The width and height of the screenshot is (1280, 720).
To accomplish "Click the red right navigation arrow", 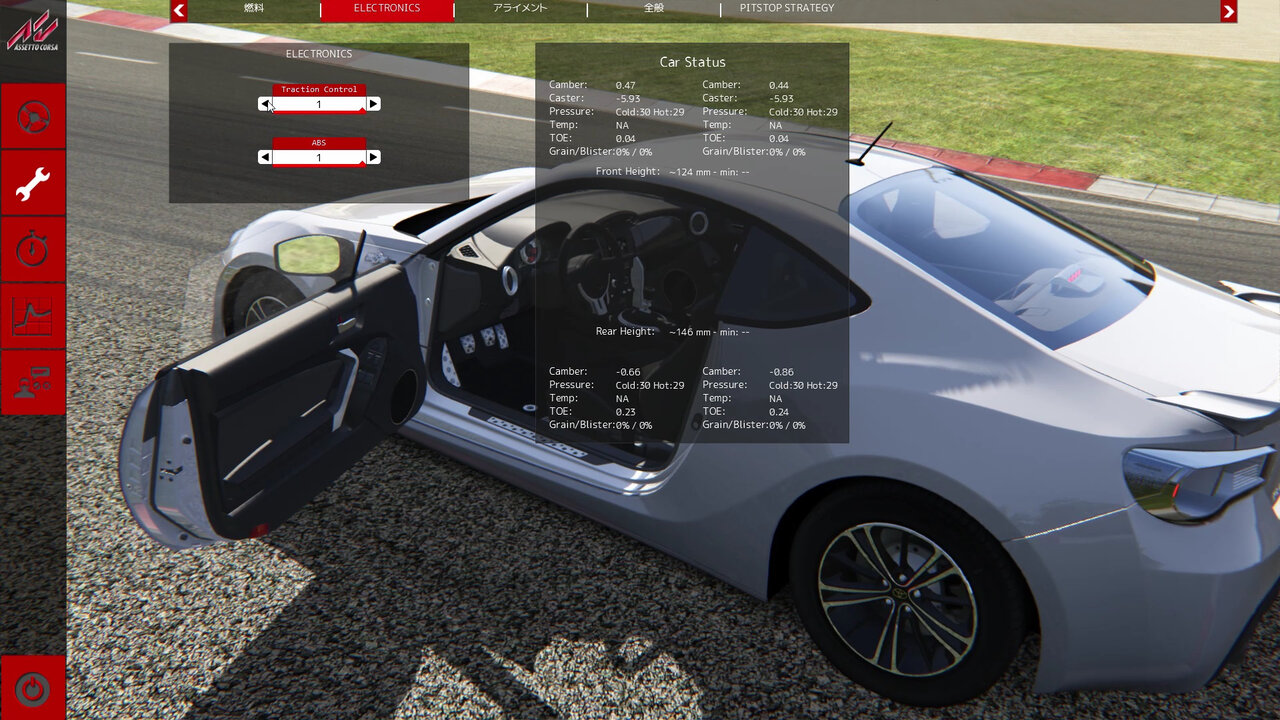I will pos(1228,11).
